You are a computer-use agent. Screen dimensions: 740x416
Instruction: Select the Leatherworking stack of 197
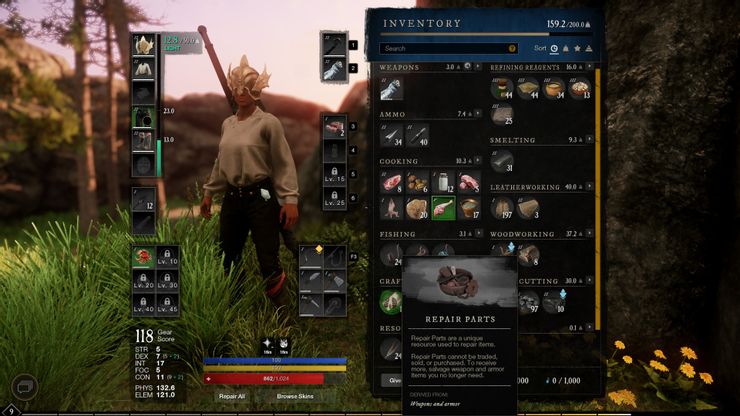click(502, 207)
